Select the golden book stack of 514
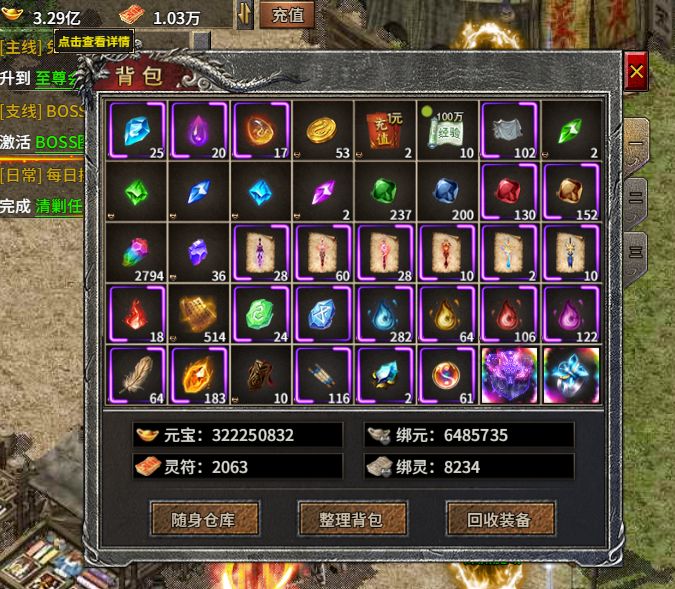Image resolution: width=675 pixels, height=589 pixels. [x=198, y=314]
